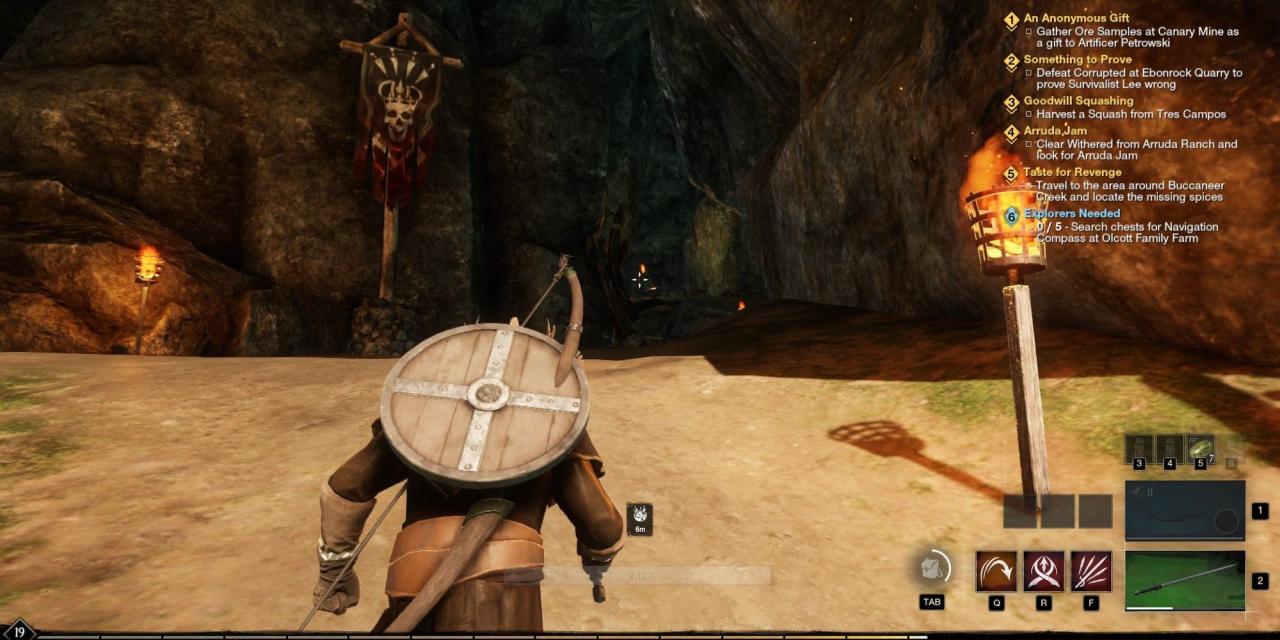This screenshot has height=640, width=1280.
Task: Use the crossed blades ability
Action: (1044, 571)
